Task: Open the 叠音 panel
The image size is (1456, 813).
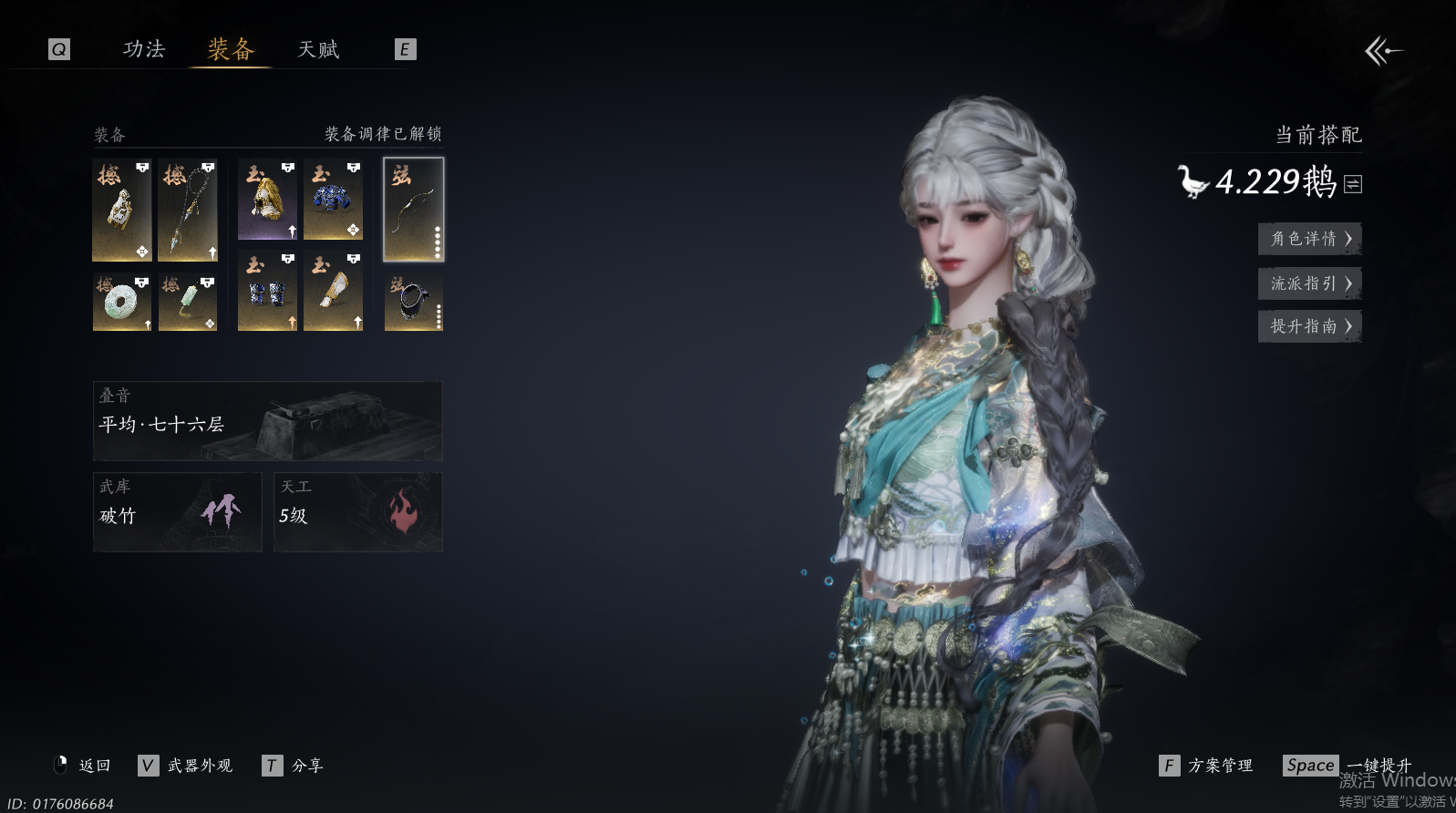Action: click(267, 420)
